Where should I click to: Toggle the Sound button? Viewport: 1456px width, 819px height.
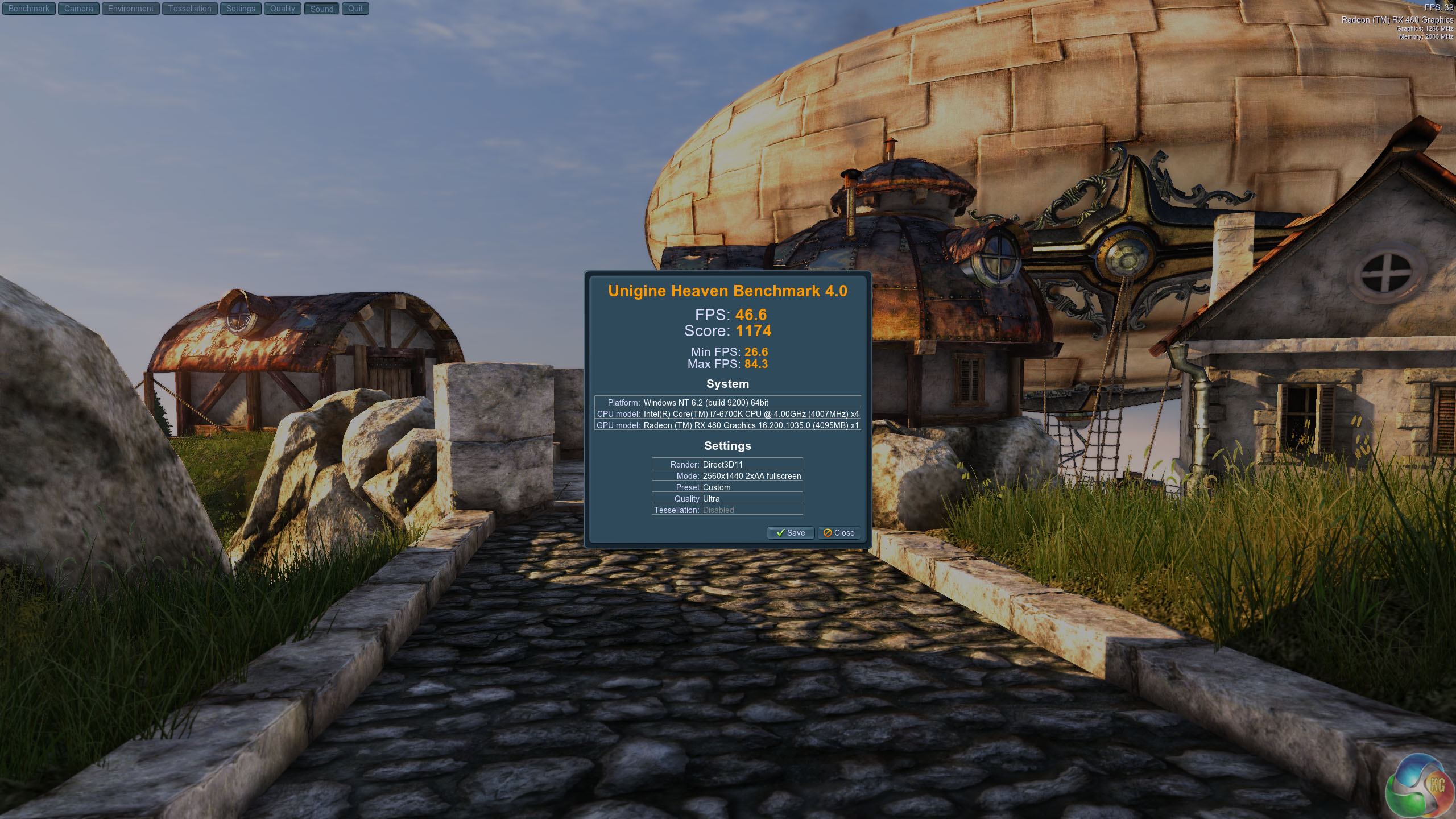(322, 9)
